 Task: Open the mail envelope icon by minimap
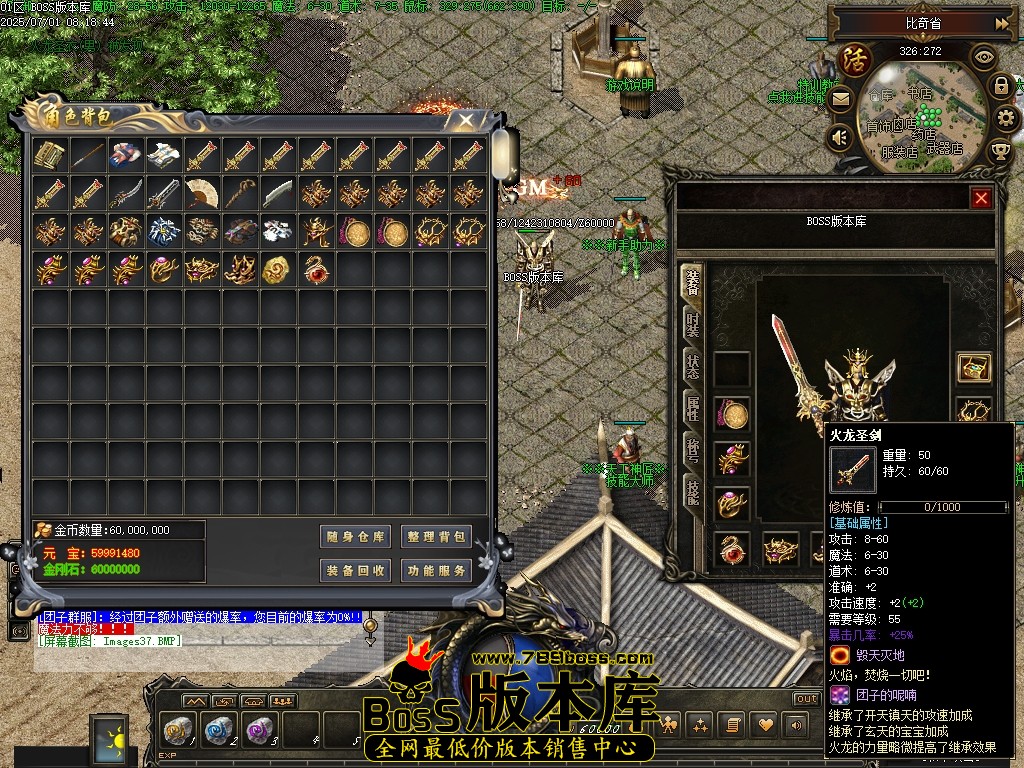[840, 99]
